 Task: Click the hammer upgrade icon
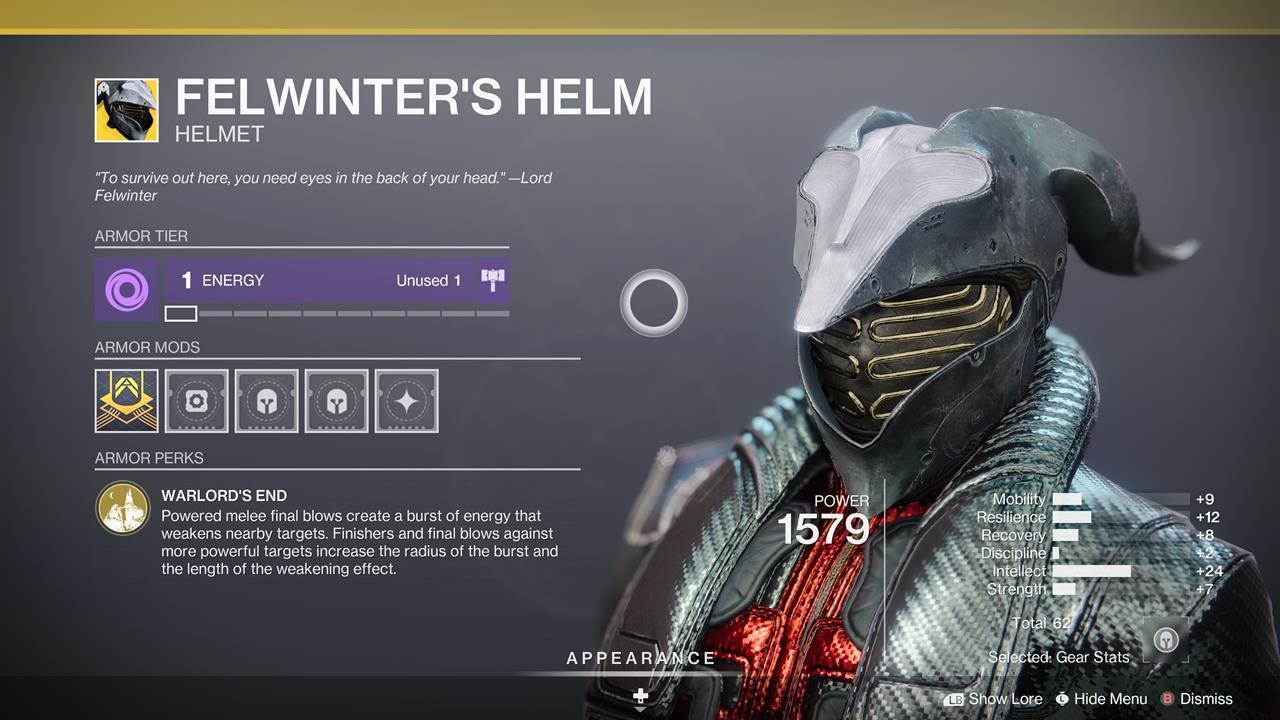tap(492, 281)
